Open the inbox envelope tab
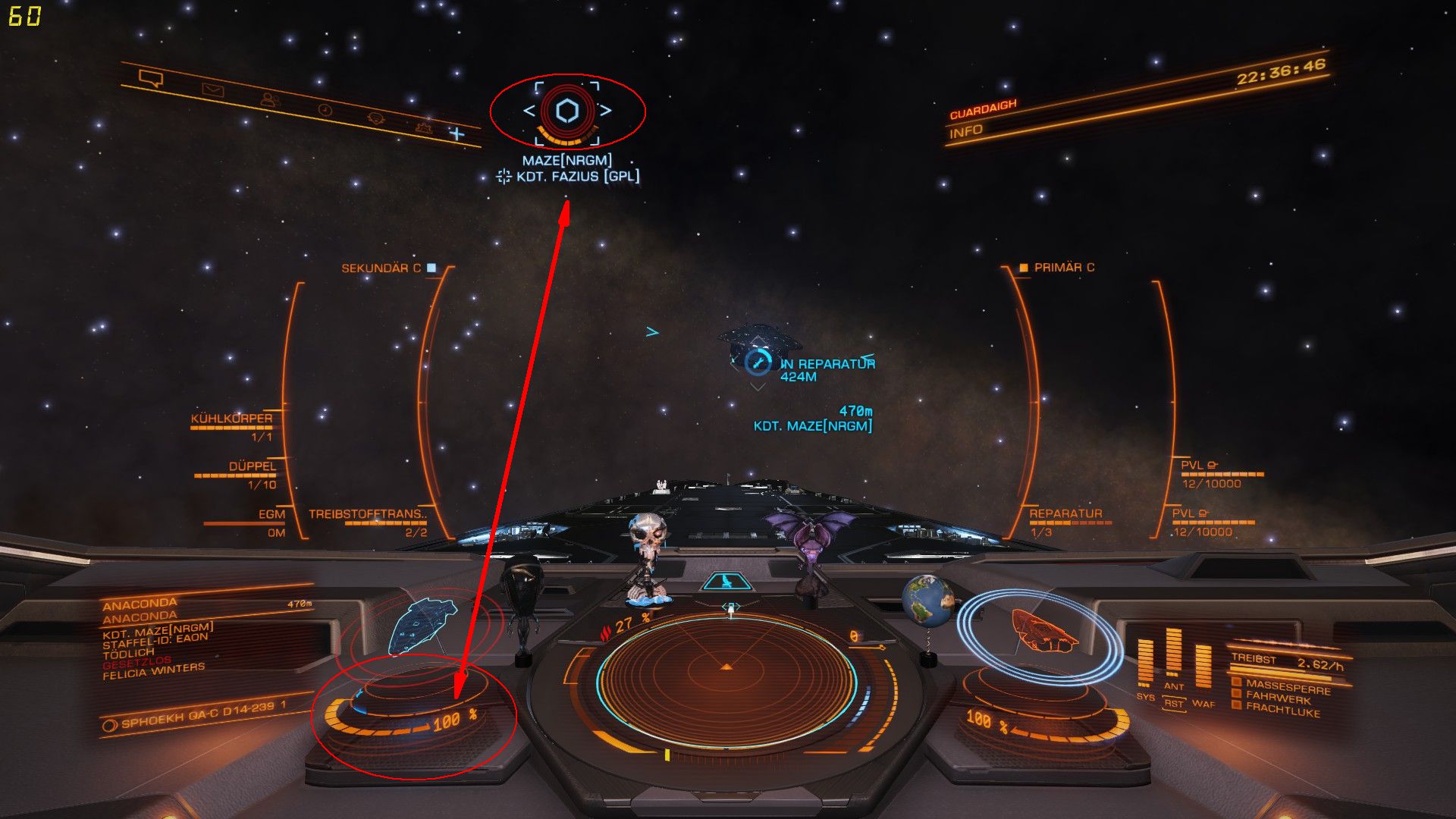This screenshot has height=819, width=1456. (x=212, y=90)
